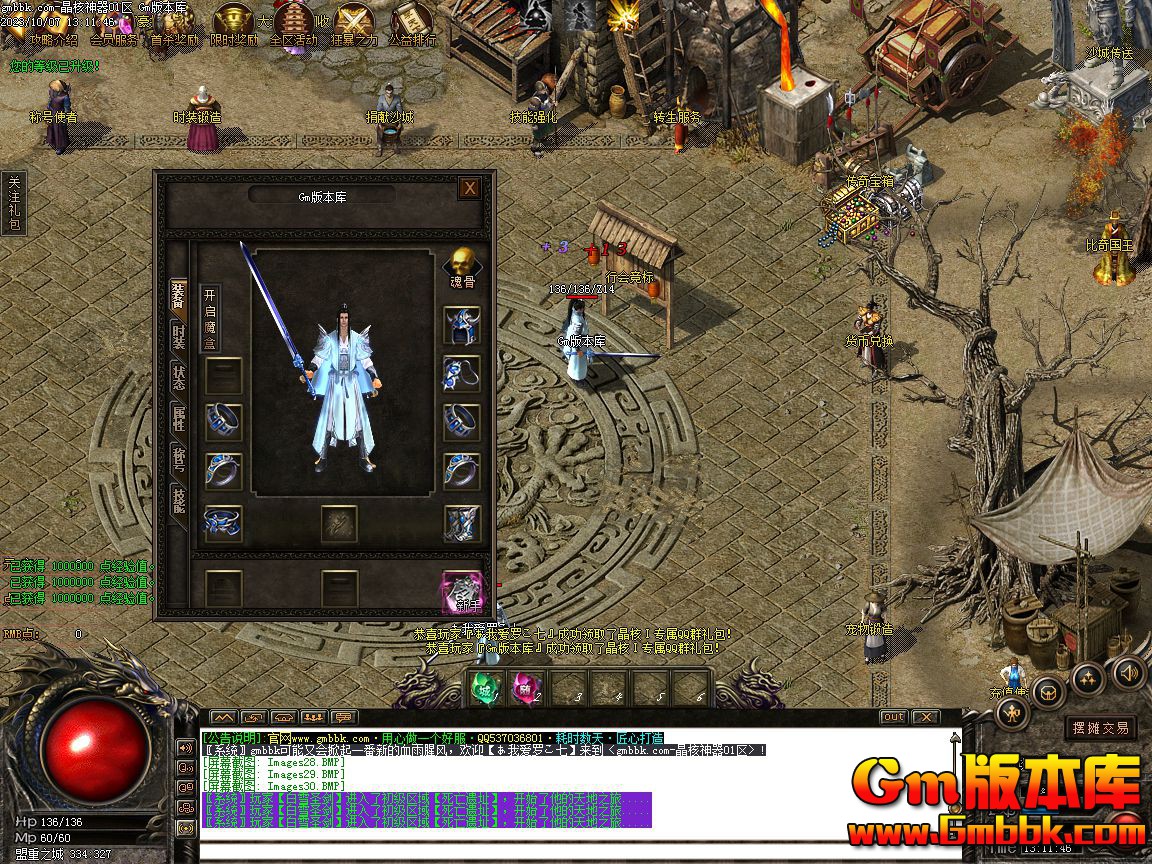Select the equipped boots slot

(461, 523)
